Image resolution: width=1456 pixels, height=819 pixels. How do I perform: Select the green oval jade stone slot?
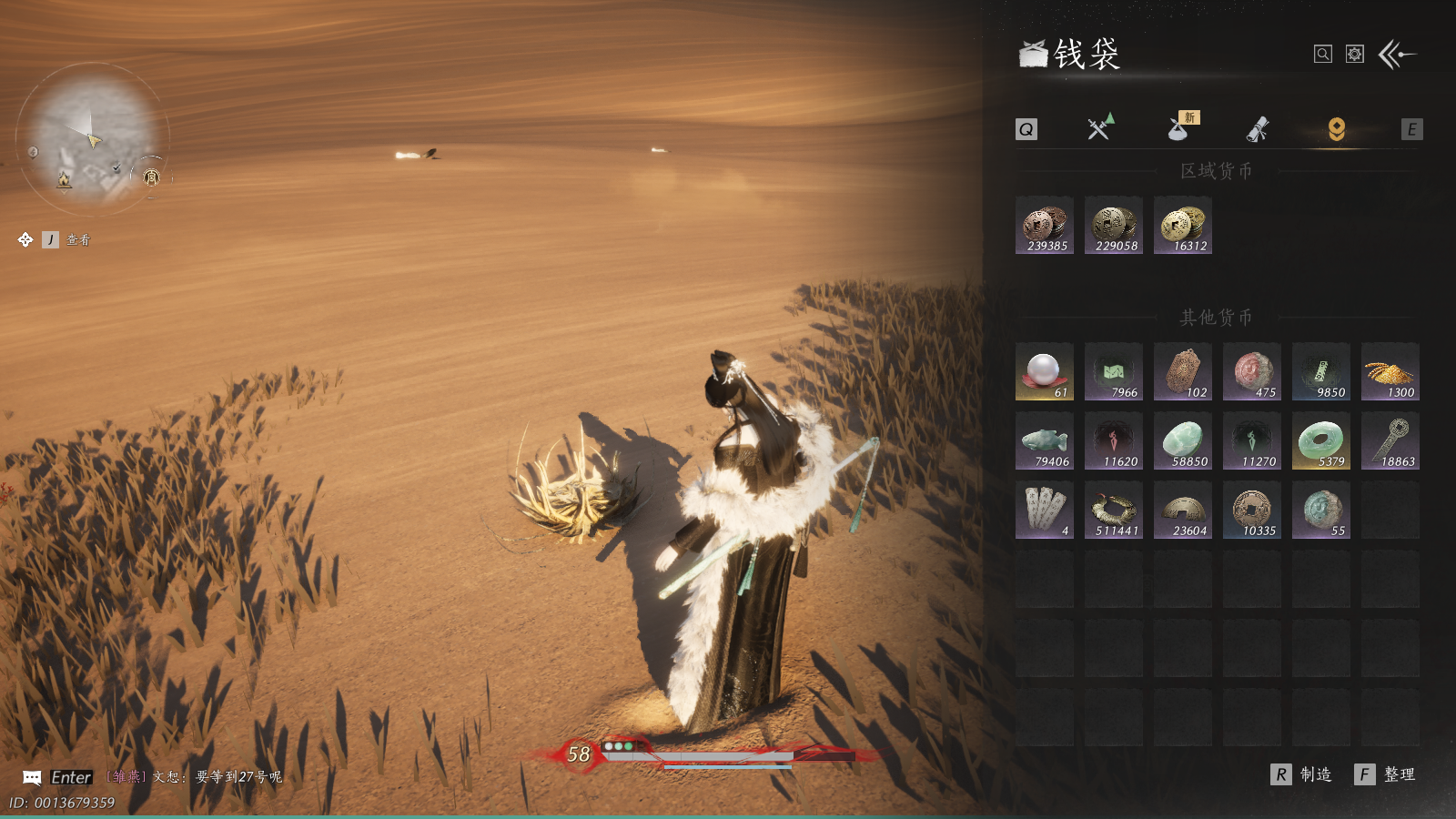coord(1183,440)
